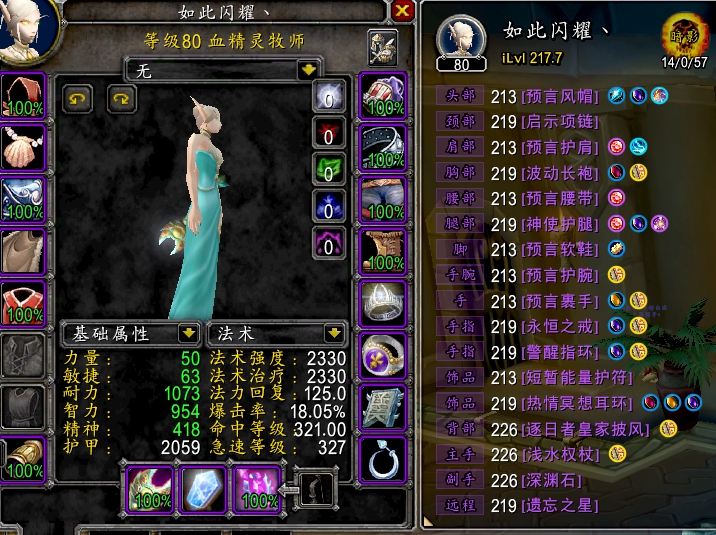716x535 pixels.
Task: Rotate the character model left
Action: [x=78, y=98]
